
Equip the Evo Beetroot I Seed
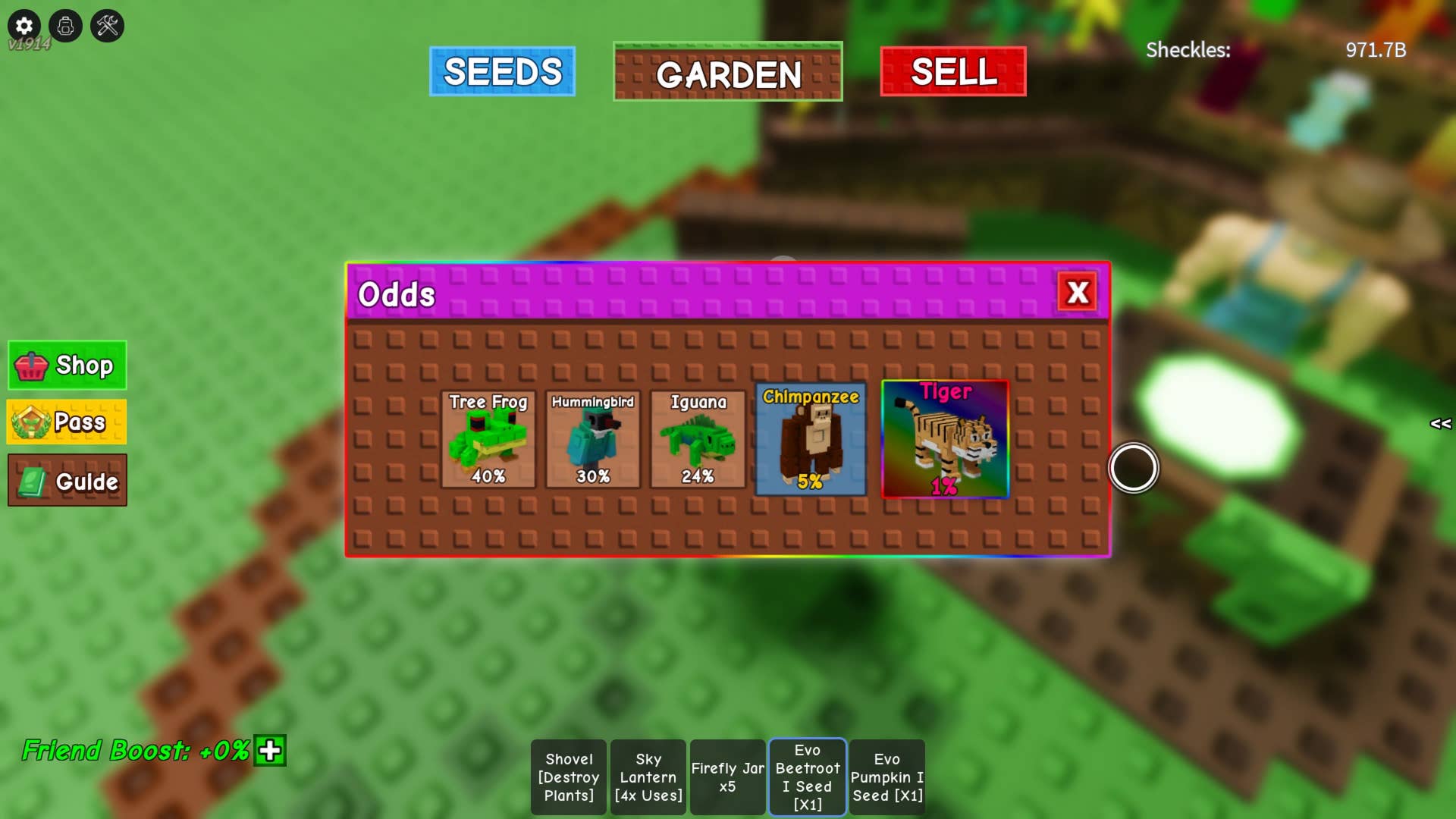pos(808,777)
